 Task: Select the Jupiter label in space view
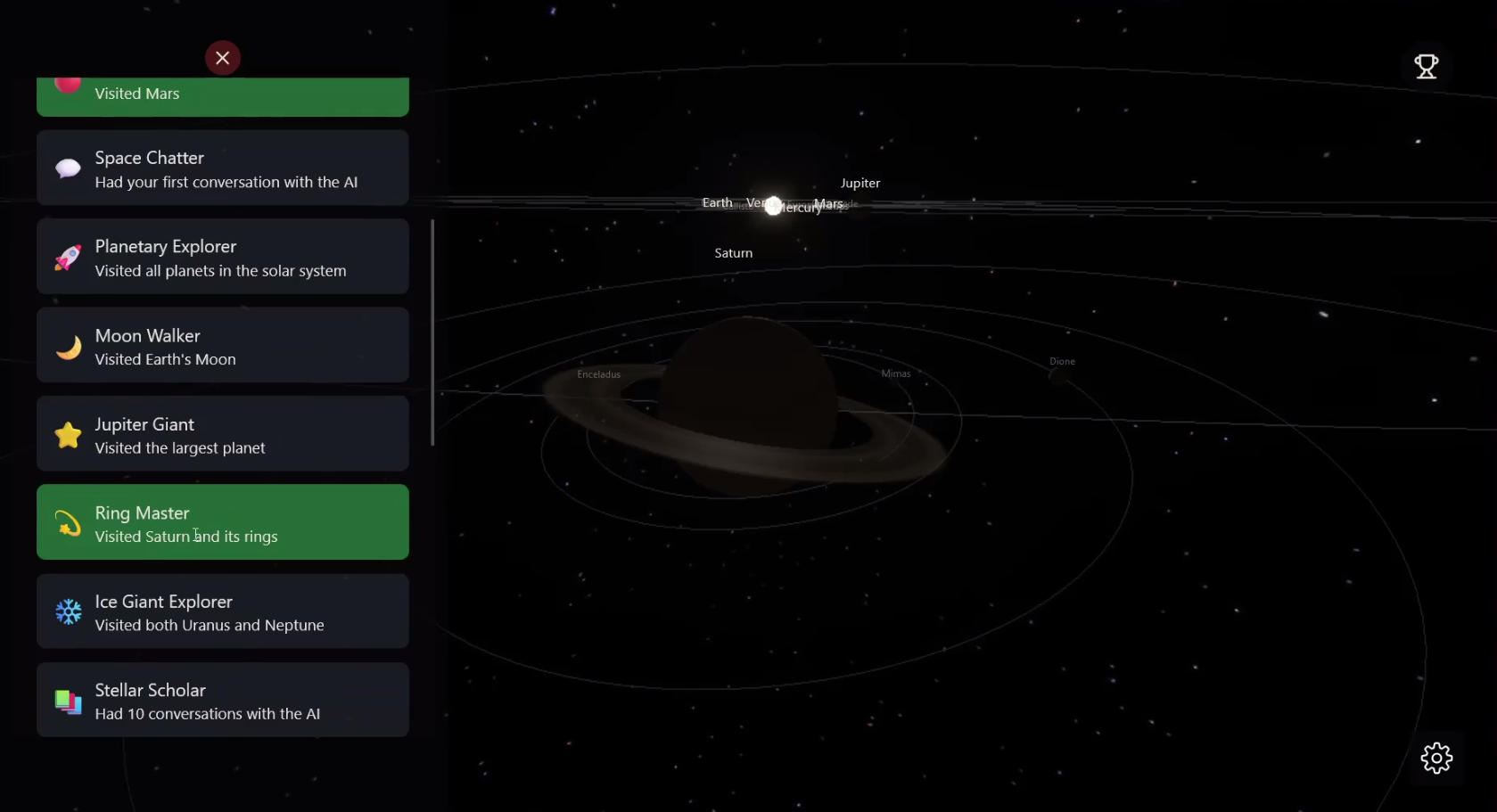tap(860, 184)
